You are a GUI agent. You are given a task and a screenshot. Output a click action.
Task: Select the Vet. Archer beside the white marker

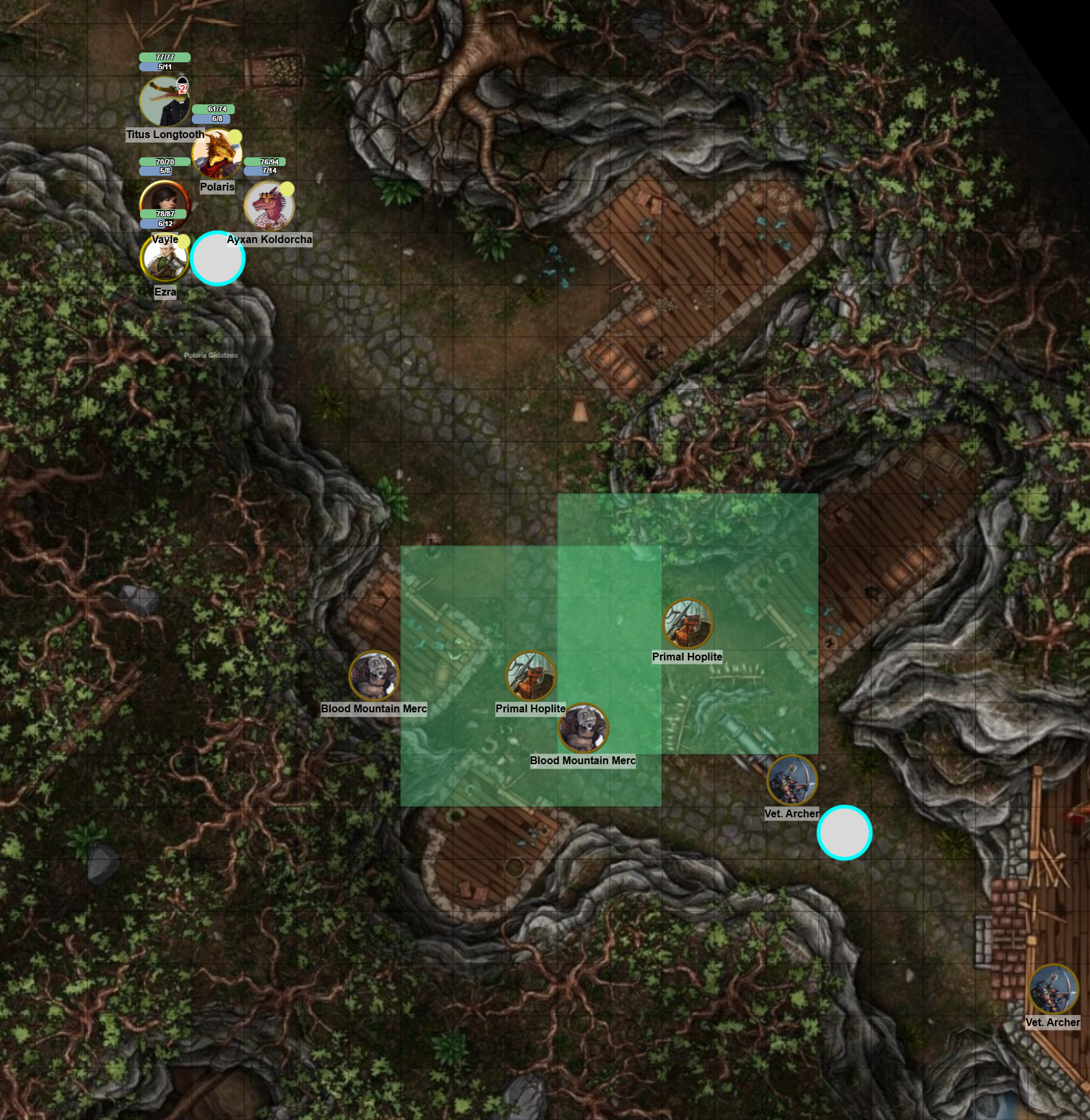click(x=792, y=780)
